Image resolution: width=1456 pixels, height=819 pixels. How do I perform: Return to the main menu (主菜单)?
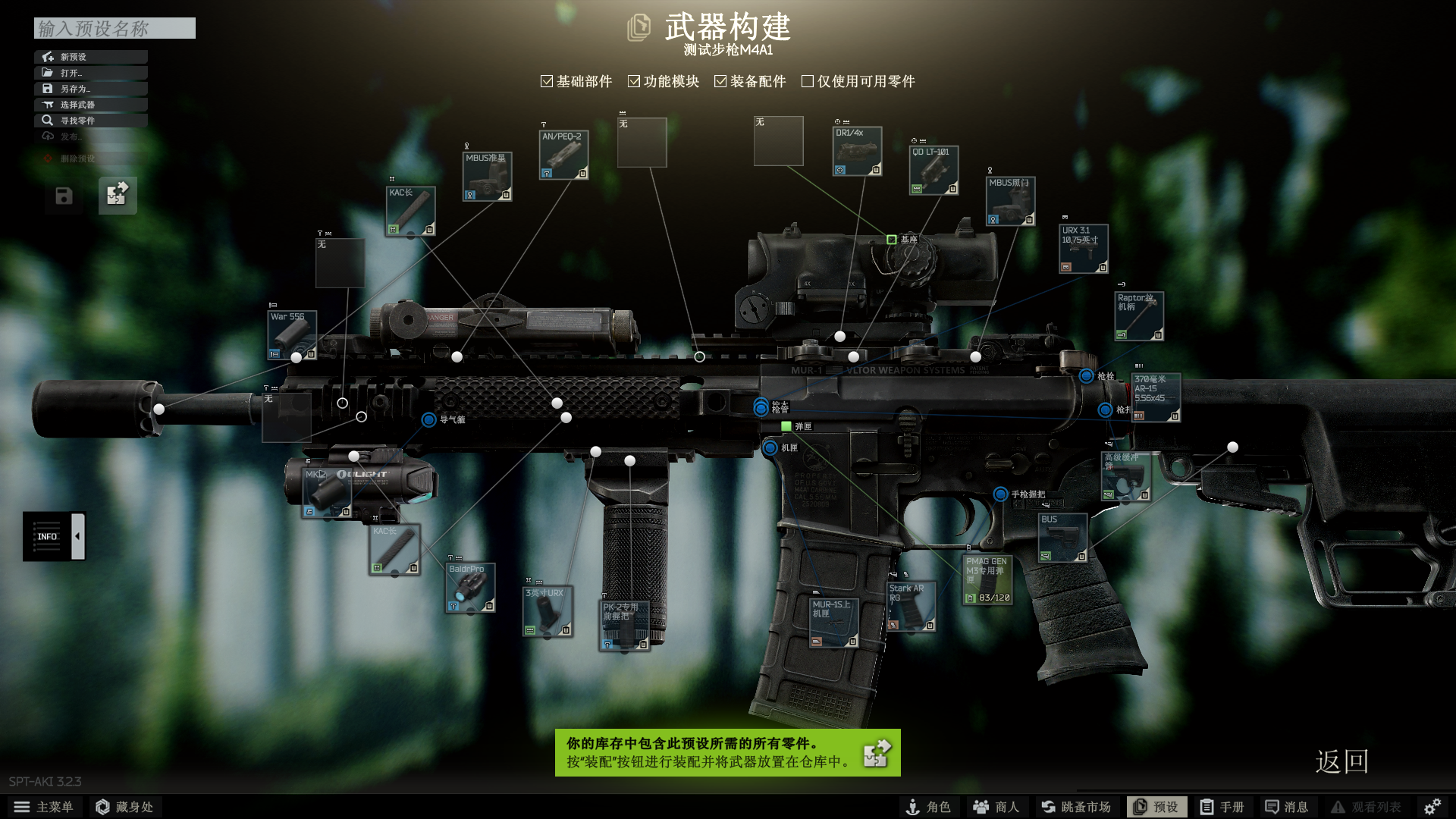pyautogui.click(x=44, y=807)
